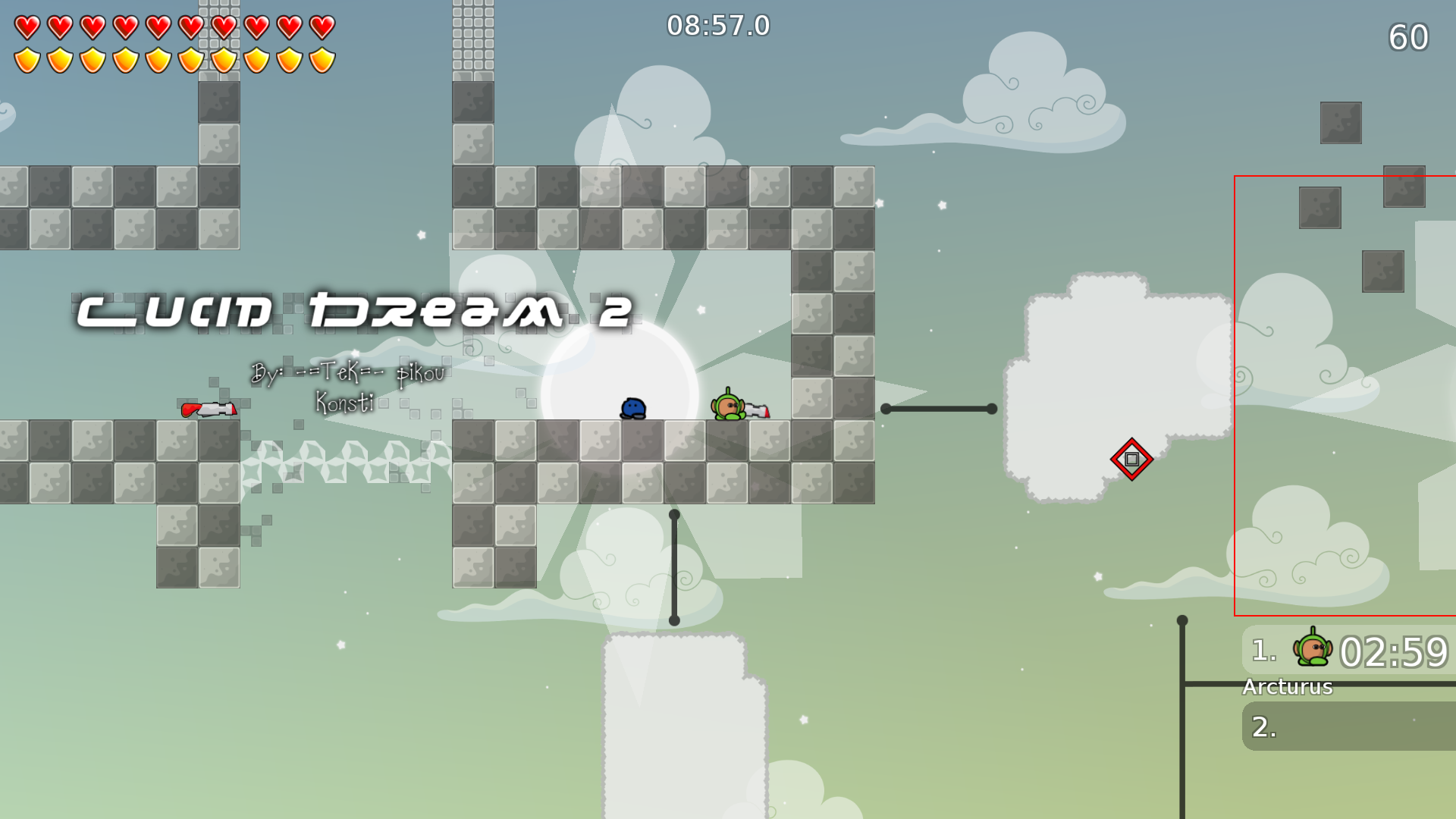Select the empty second-place score row

1350,726
